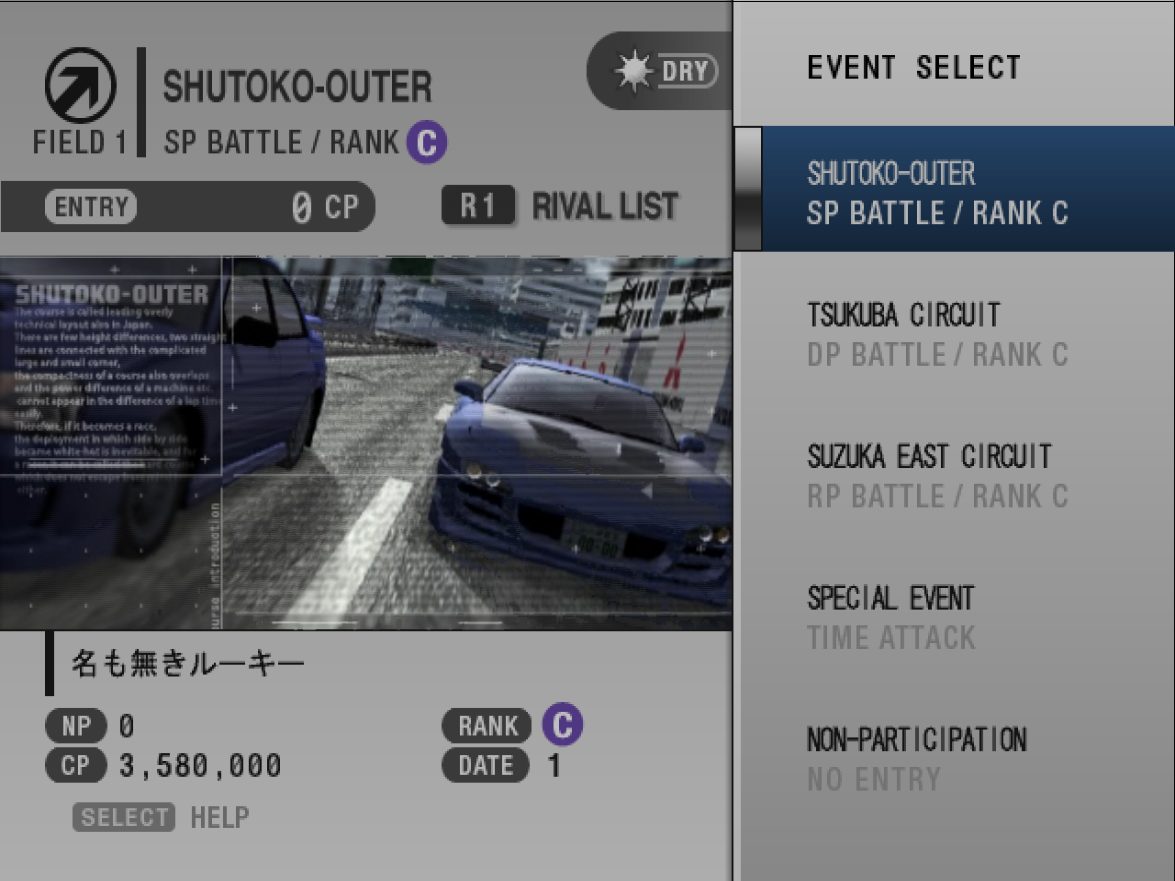
Task: Open the Rival List
Action: 560,207
